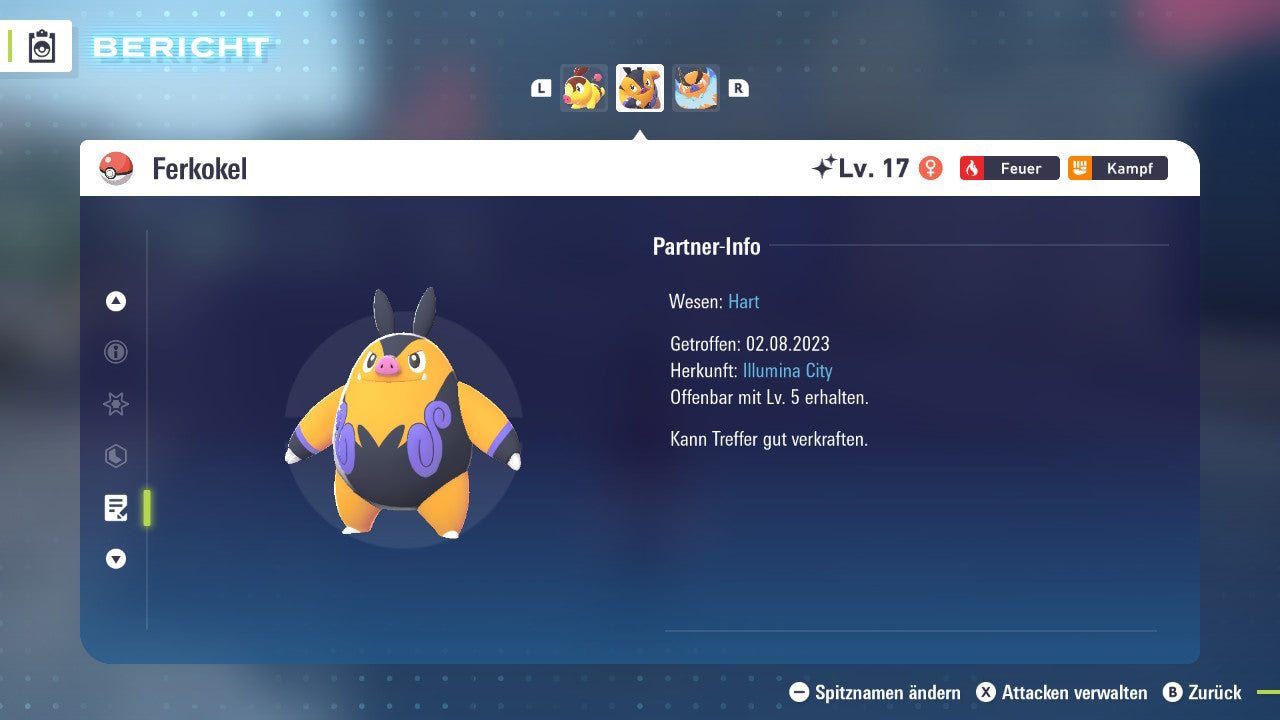Open the info tab in the sidebar
Image resolution: width=1280 pixels, height=720 pixels.
click(115, 352)
